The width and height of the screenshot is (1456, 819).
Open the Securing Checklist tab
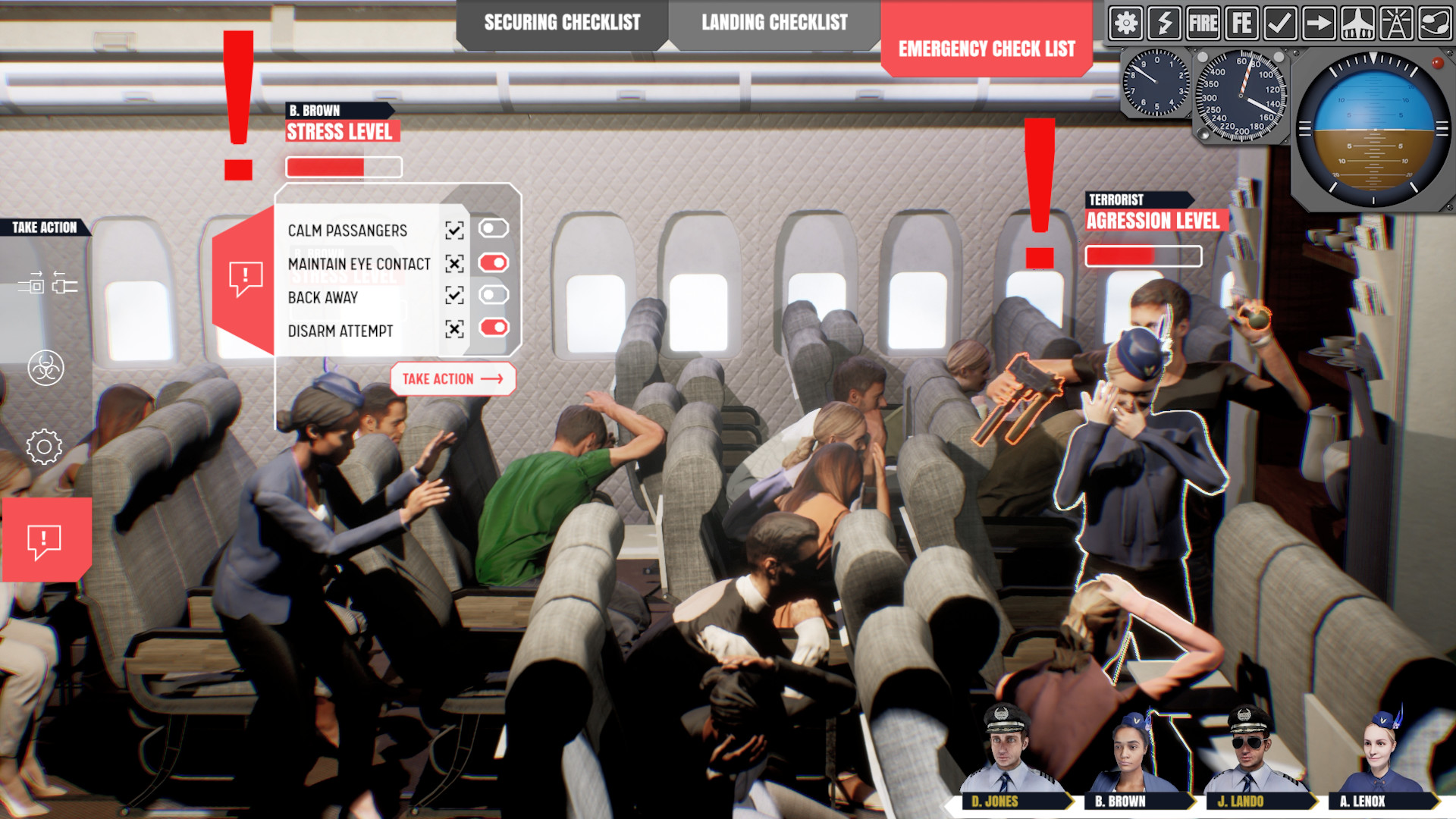563,23
